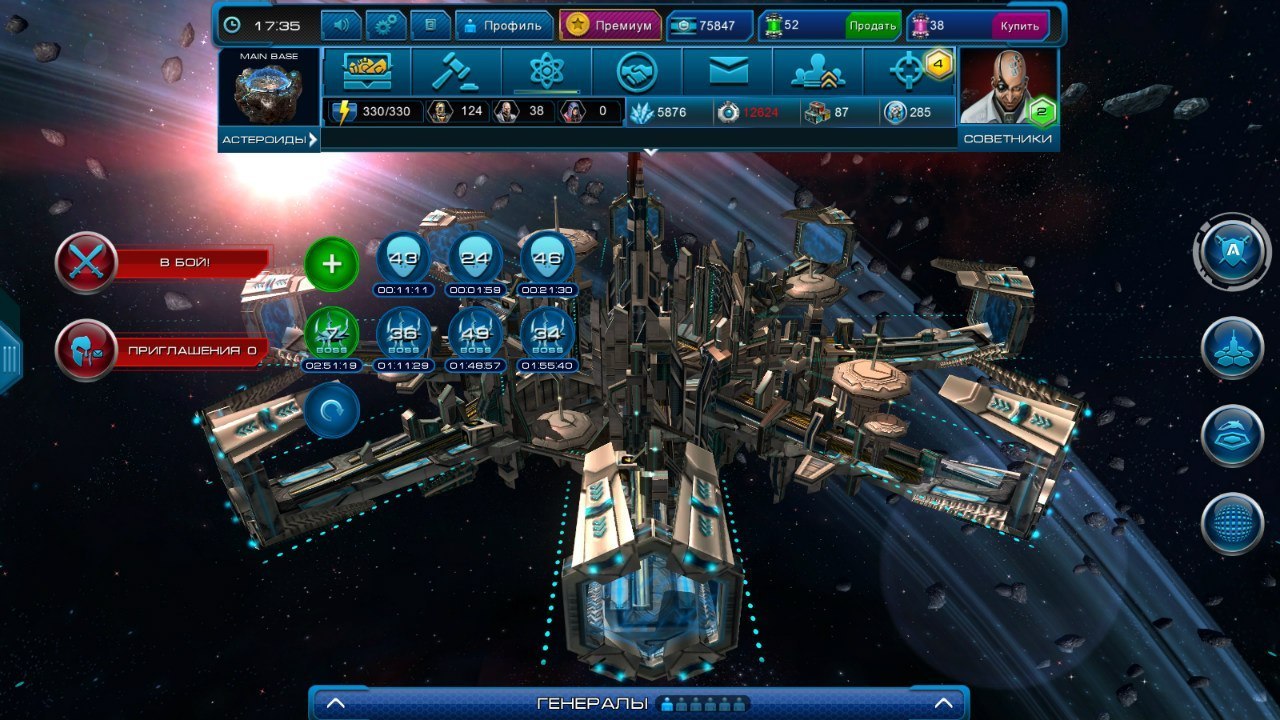1280x720 pixels.
Task: Click the green plus button
Action: coord(331,264)
